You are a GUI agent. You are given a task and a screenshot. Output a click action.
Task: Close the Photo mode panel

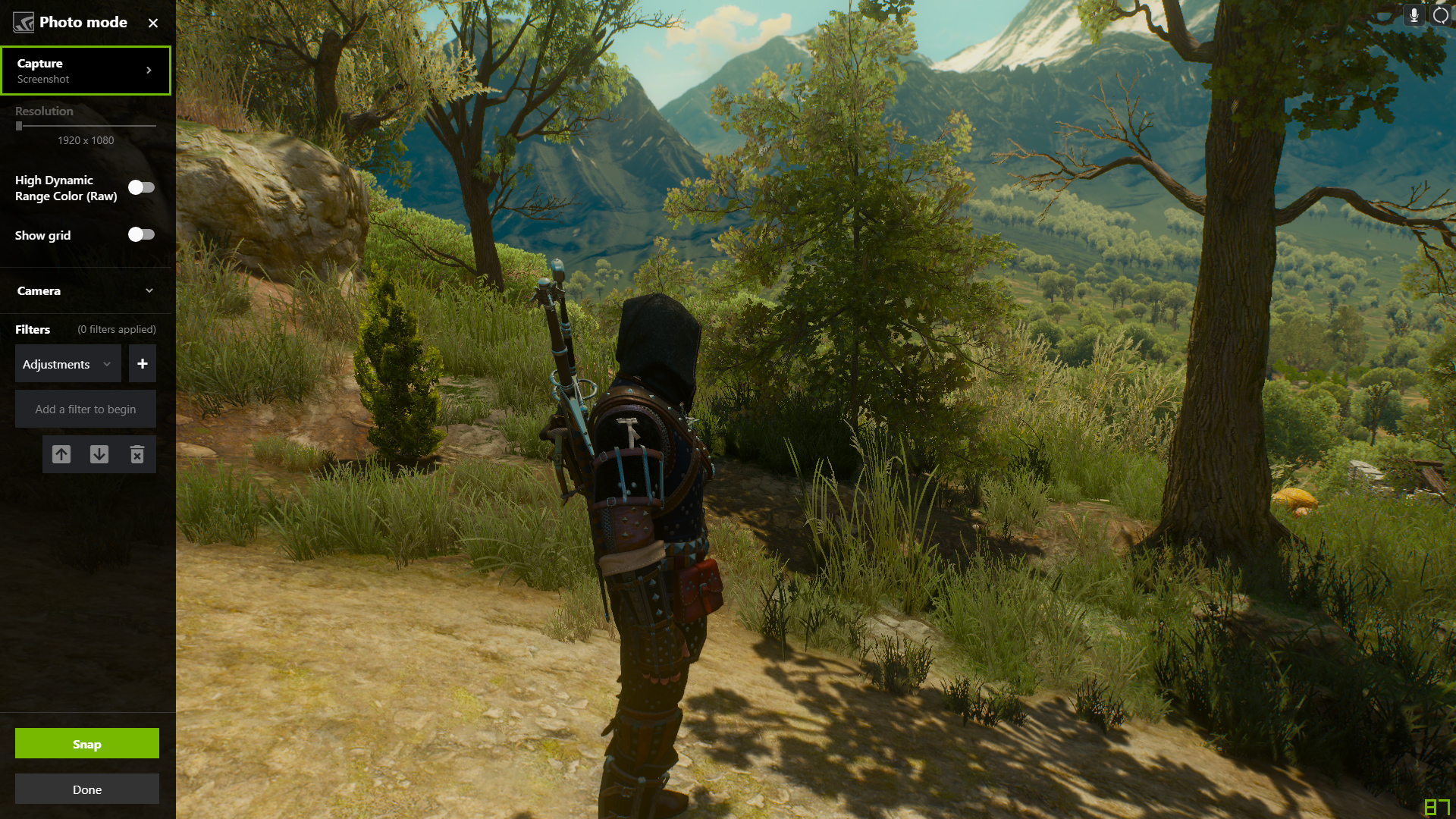[153, 23]
